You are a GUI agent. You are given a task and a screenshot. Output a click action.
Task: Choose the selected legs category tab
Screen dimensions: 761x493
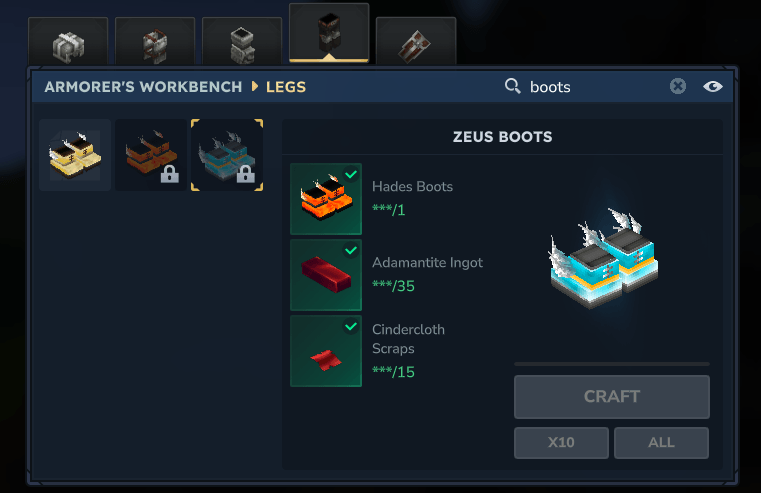[x=329, y=34]
